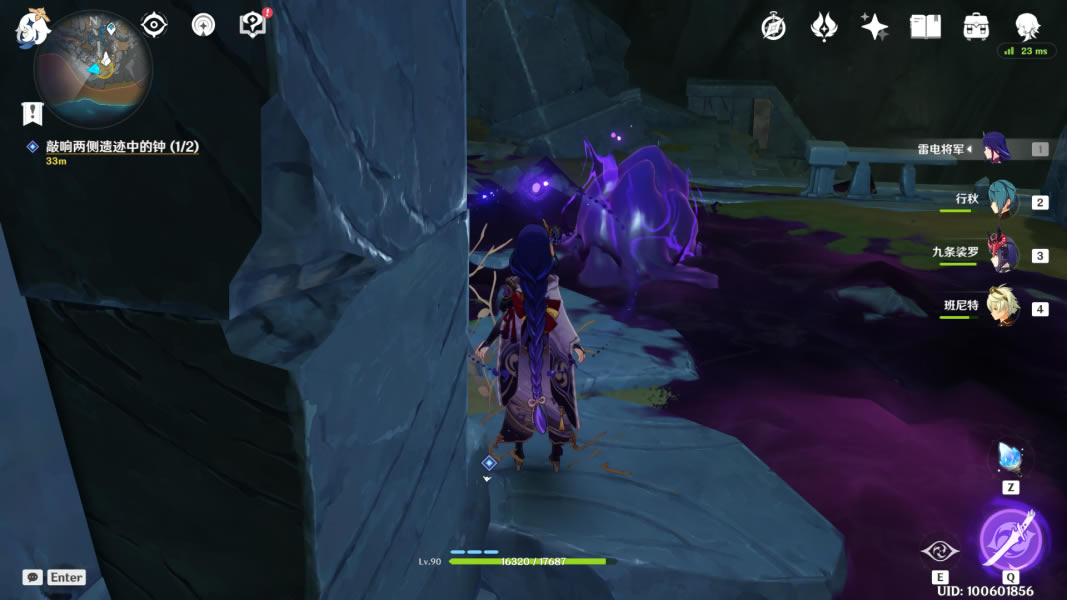Switch to party member 九条裟罗
Viewport: 1067px width, 600px height.
(1001, 254)
